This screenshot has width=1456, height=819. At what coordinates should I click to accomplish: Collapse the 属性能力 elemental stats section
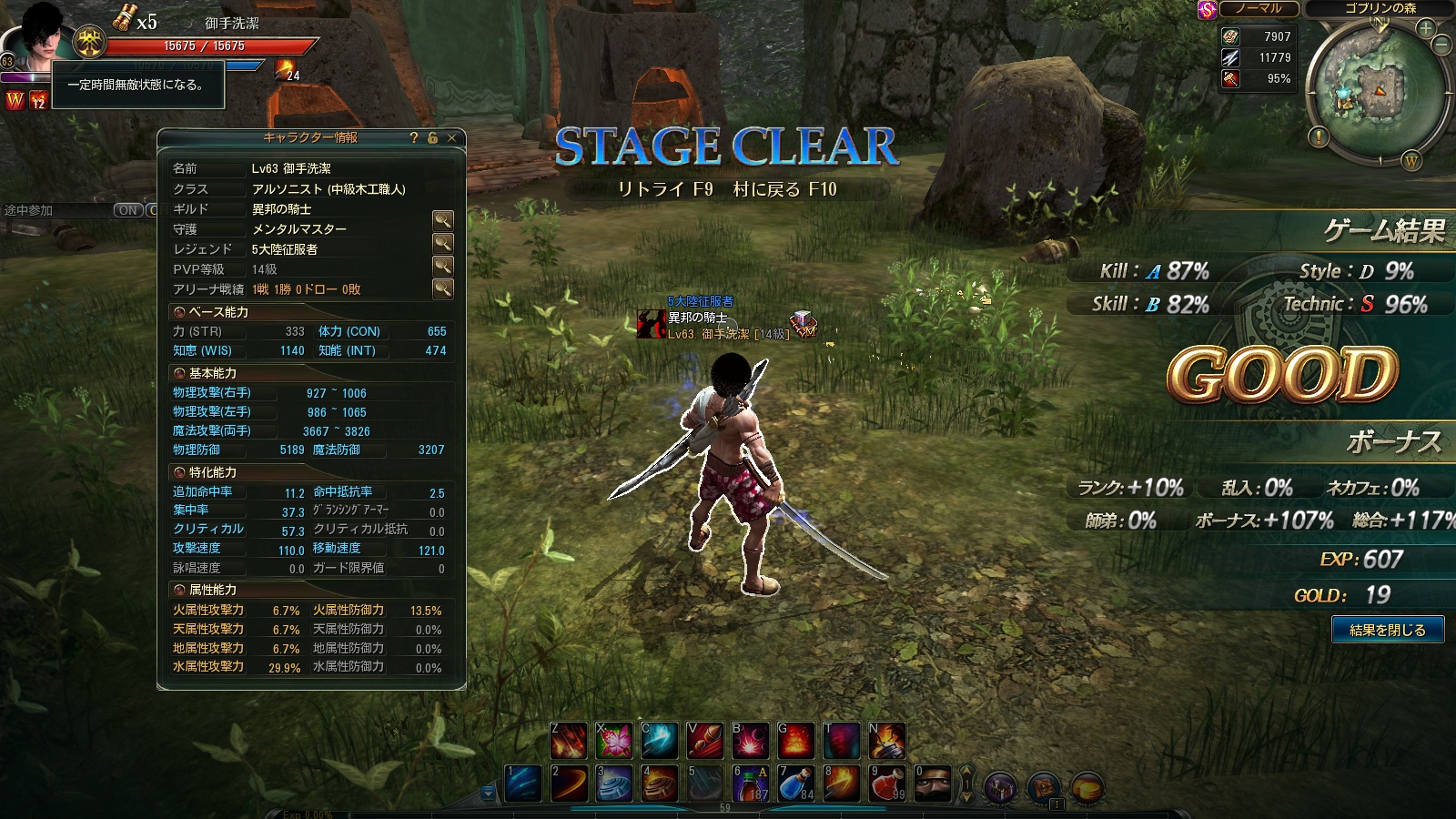click(179, 590)
